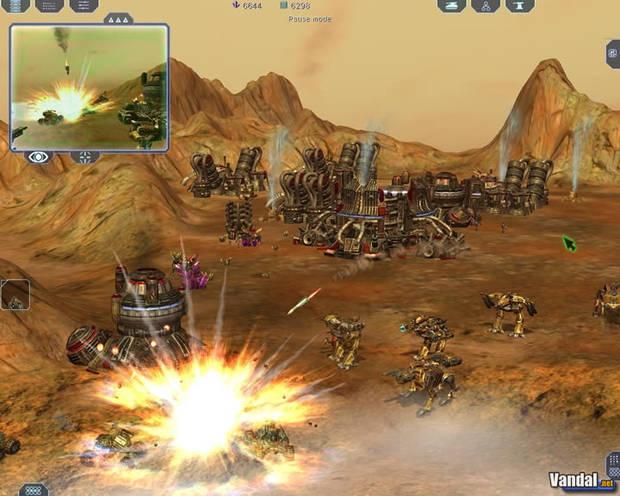
Task: Open the small tab at bottom-left edge
Action: [33, 490]
